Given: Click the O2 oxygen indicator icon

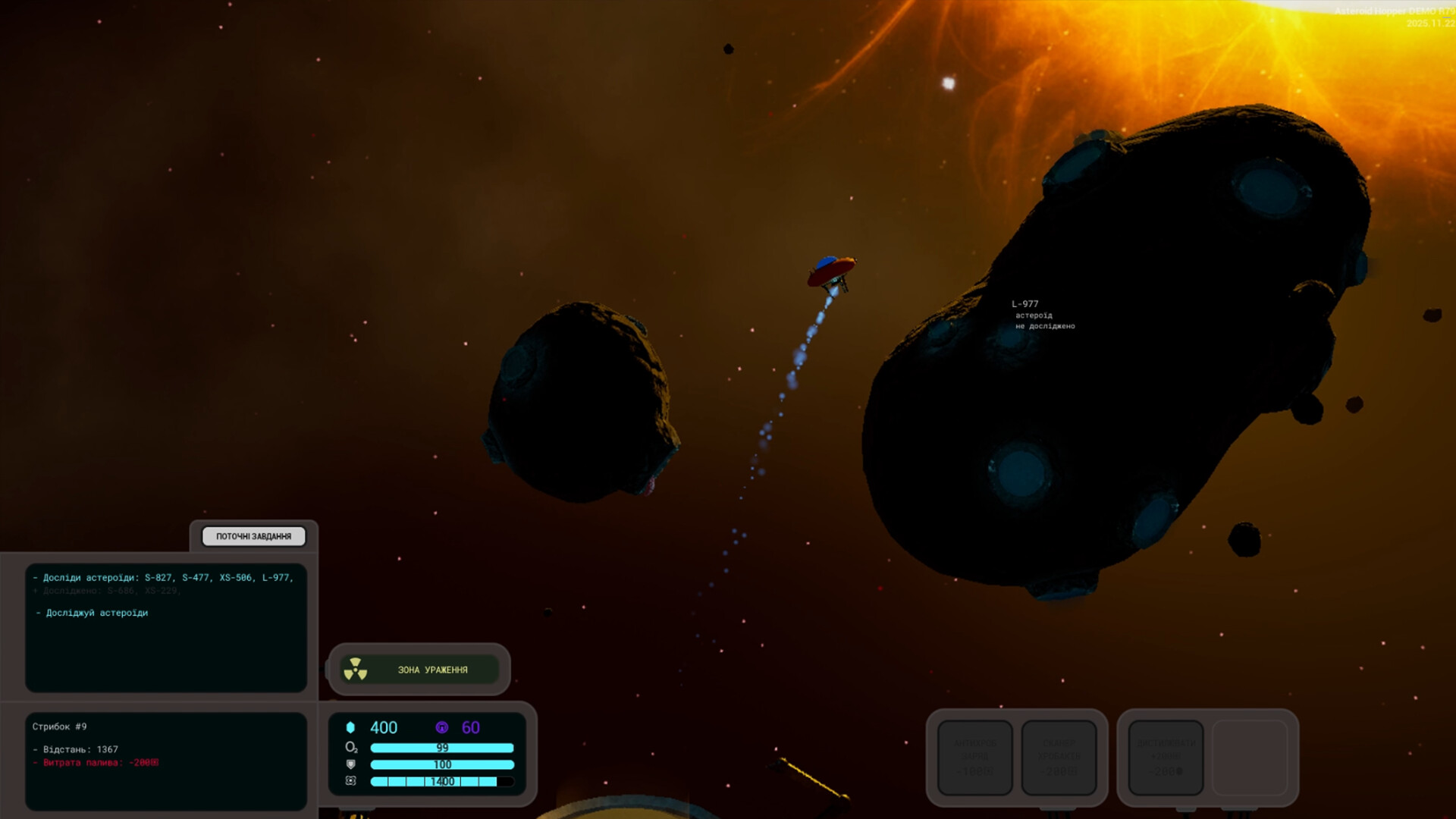Looking at the screenshot, I should coord(350,748).
